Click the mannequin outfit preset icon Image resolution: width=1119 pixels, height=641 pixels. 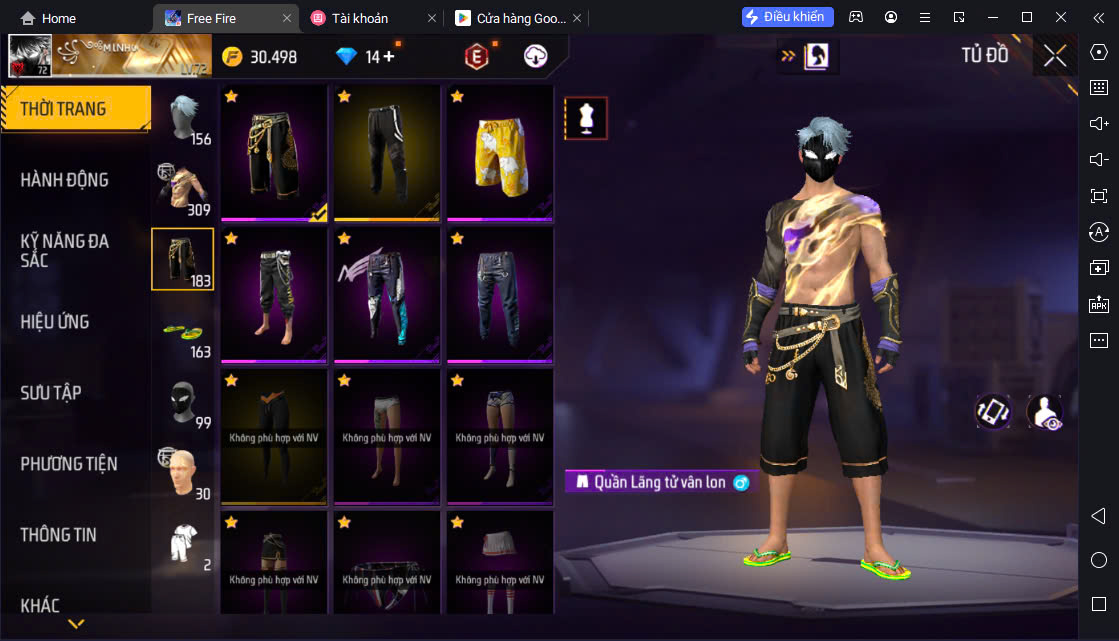(586, 118)
